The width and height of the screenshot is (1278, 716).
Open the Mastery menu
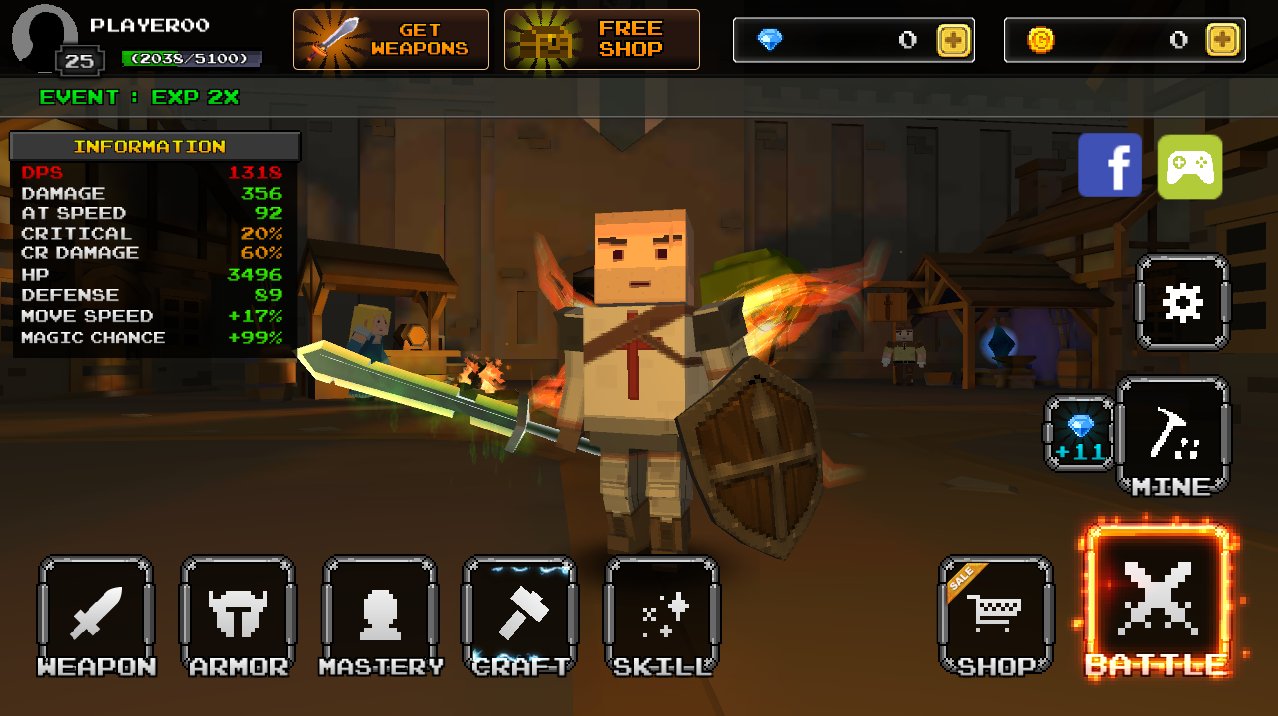point(380,614)
